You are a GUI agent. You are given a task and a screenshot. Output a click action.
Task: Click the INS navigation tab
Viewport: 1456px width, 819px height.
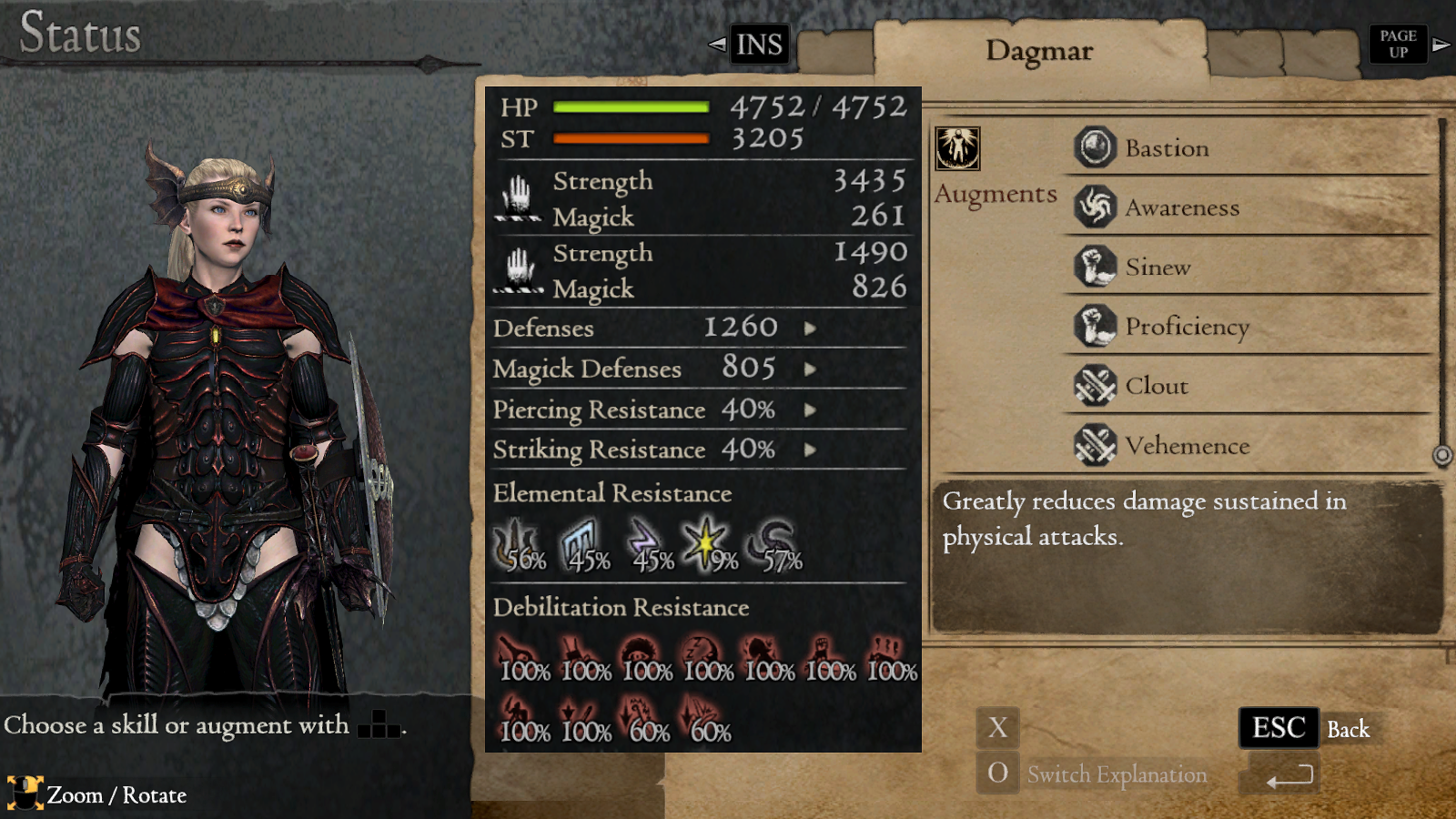coord(757,44)
